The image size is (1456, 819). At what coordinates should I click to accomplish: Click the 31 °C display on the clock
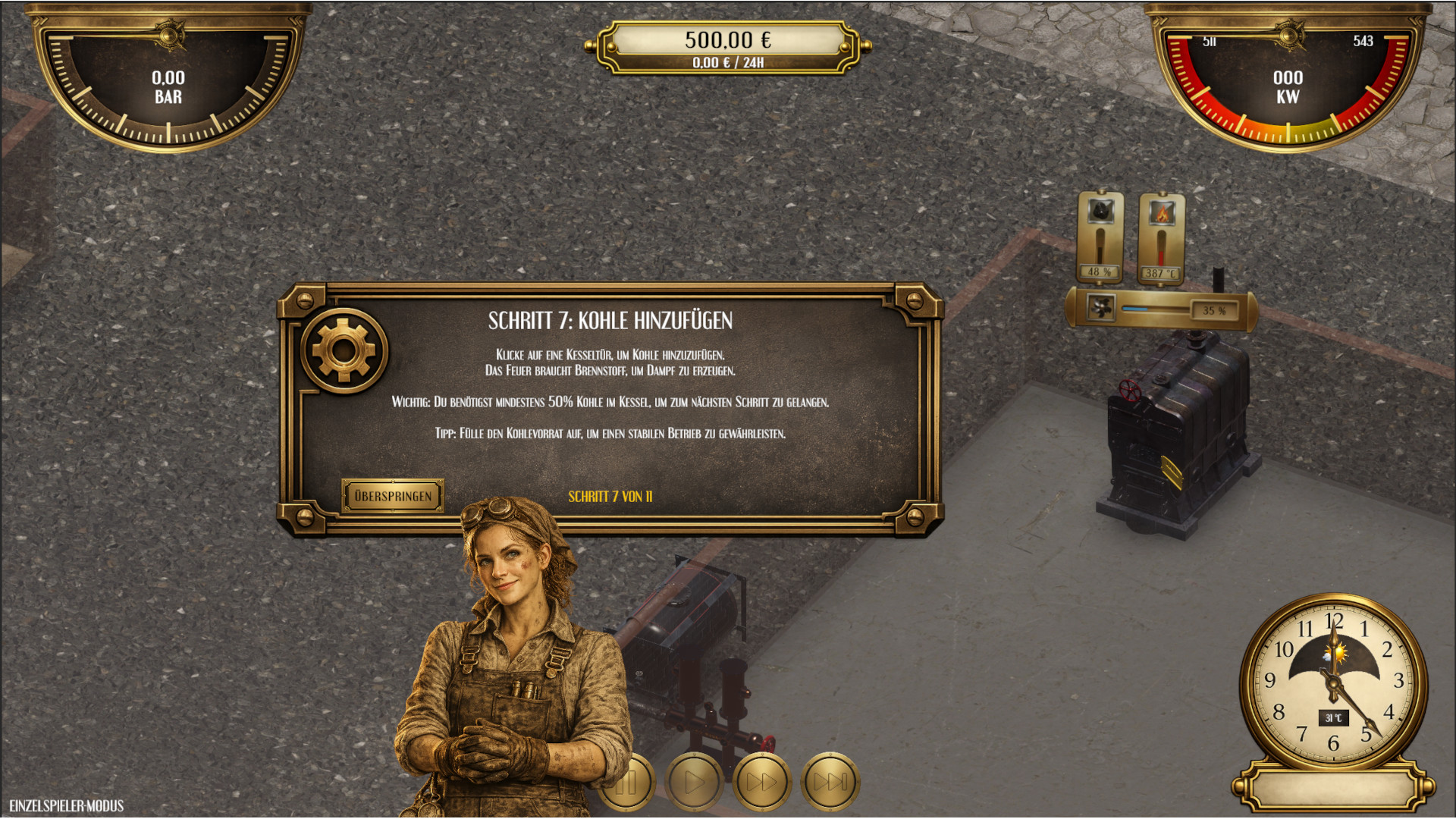coord(1332,717)
